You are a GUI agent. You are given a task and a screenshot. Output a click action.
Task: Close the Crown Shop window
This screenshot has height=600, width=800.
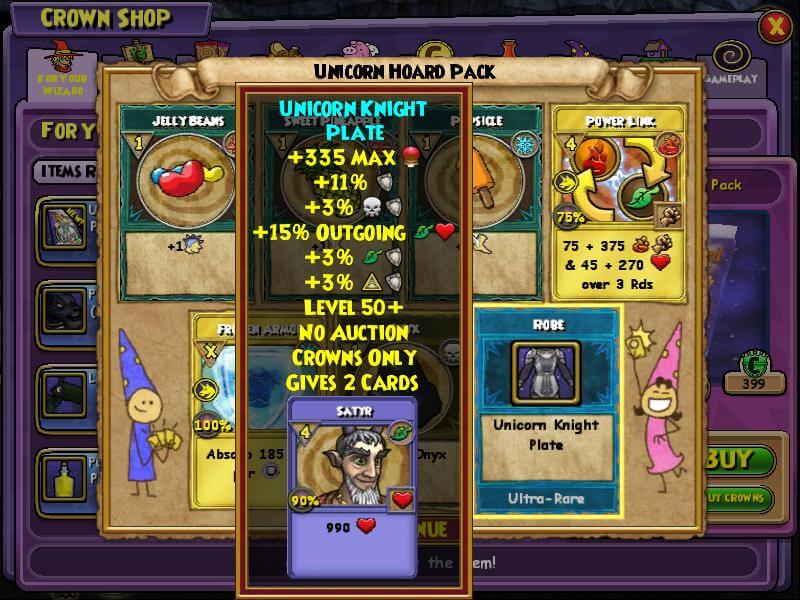775,27
